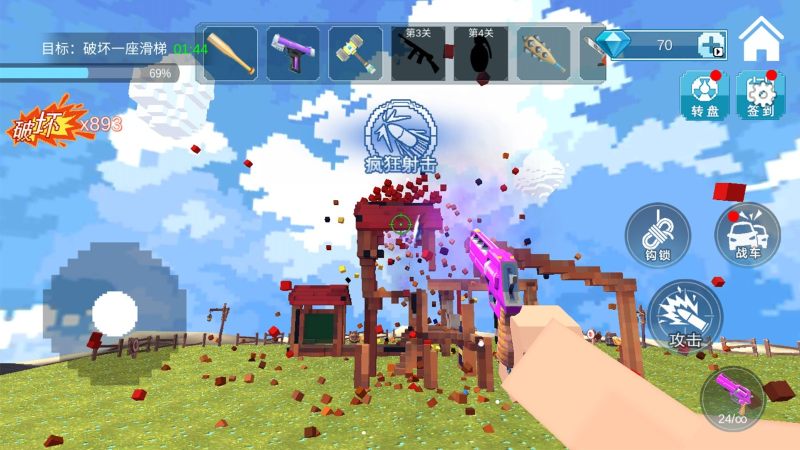The image size is (800, 450).
Task: Return to the home screen via house icon
Action: 761,40
